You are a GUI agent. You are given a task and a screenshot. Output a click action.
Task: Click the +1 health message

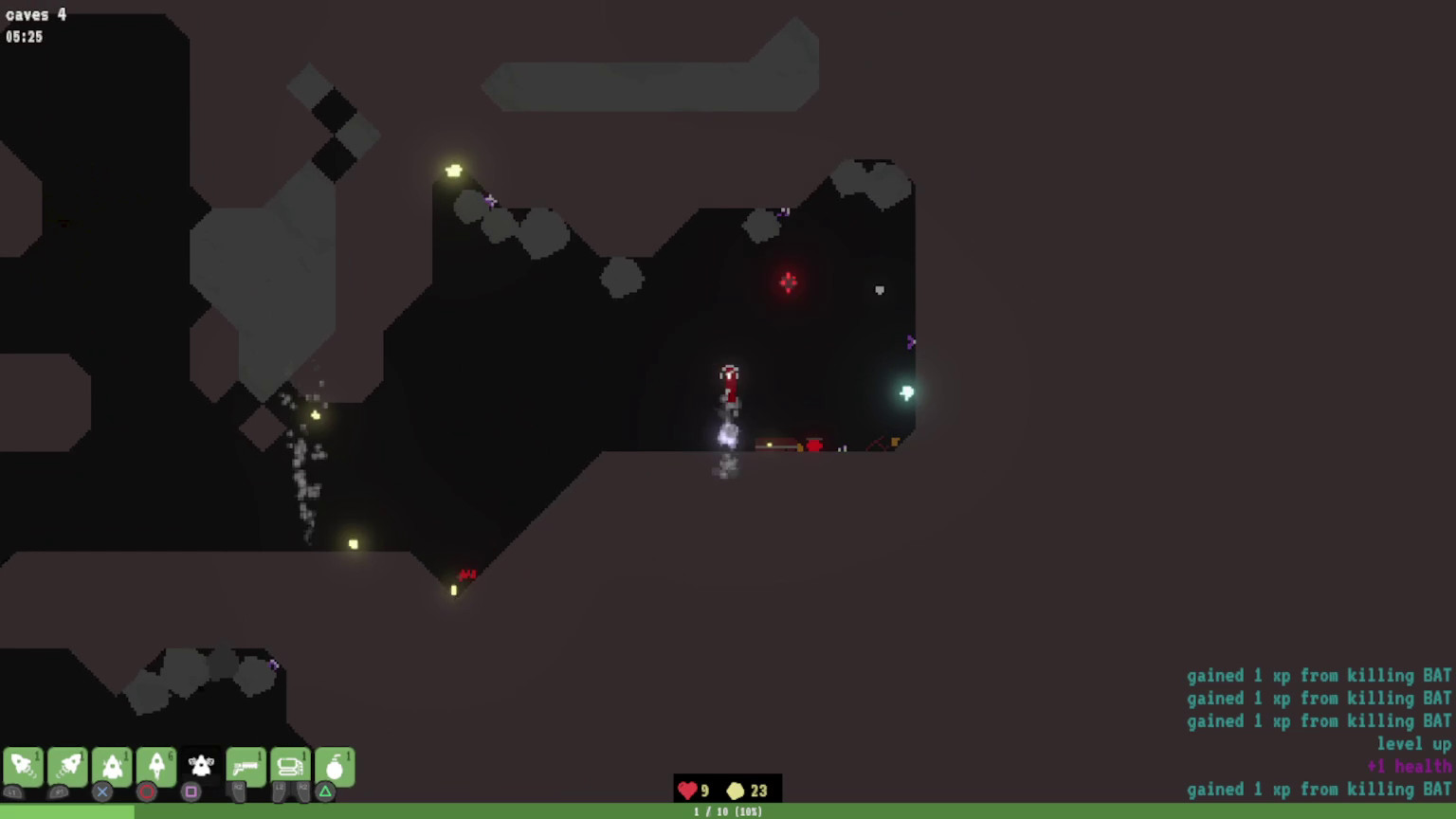click(x=1410, y=766)
